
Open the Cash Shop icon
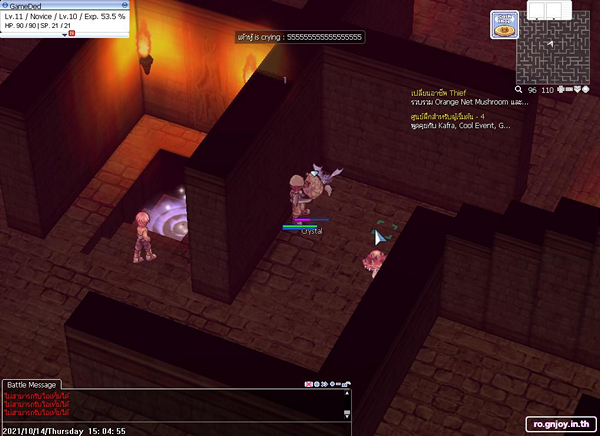504,25
